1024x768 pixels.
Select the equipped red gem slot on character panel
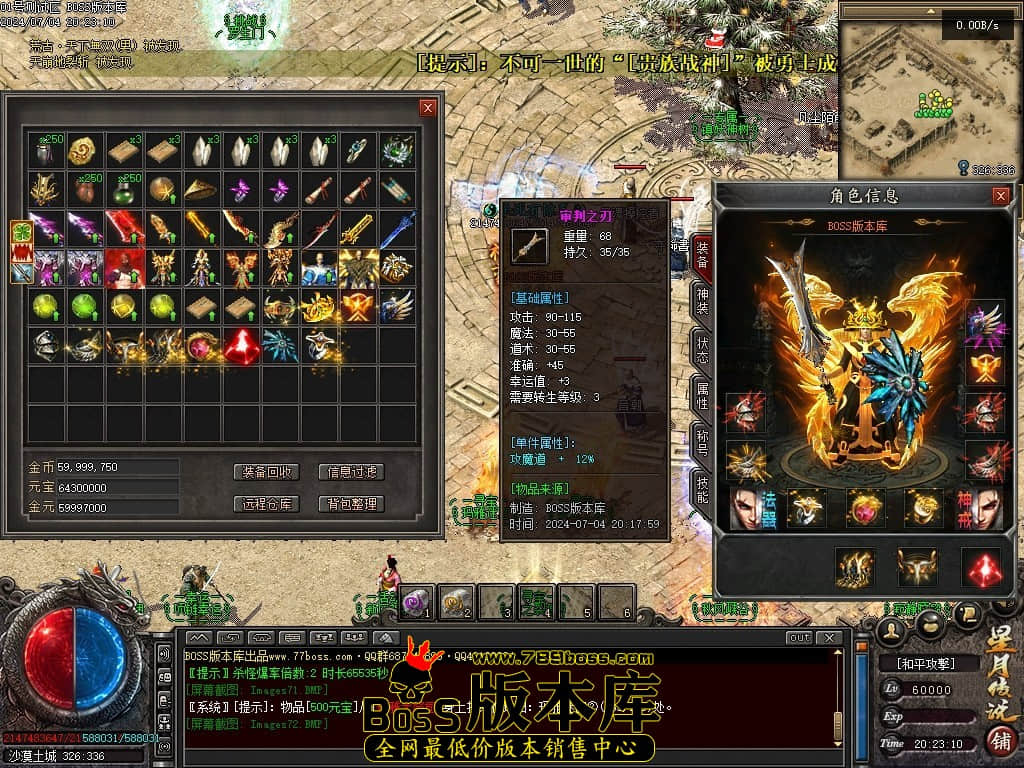pyautogui.click(x=981, y=567)
